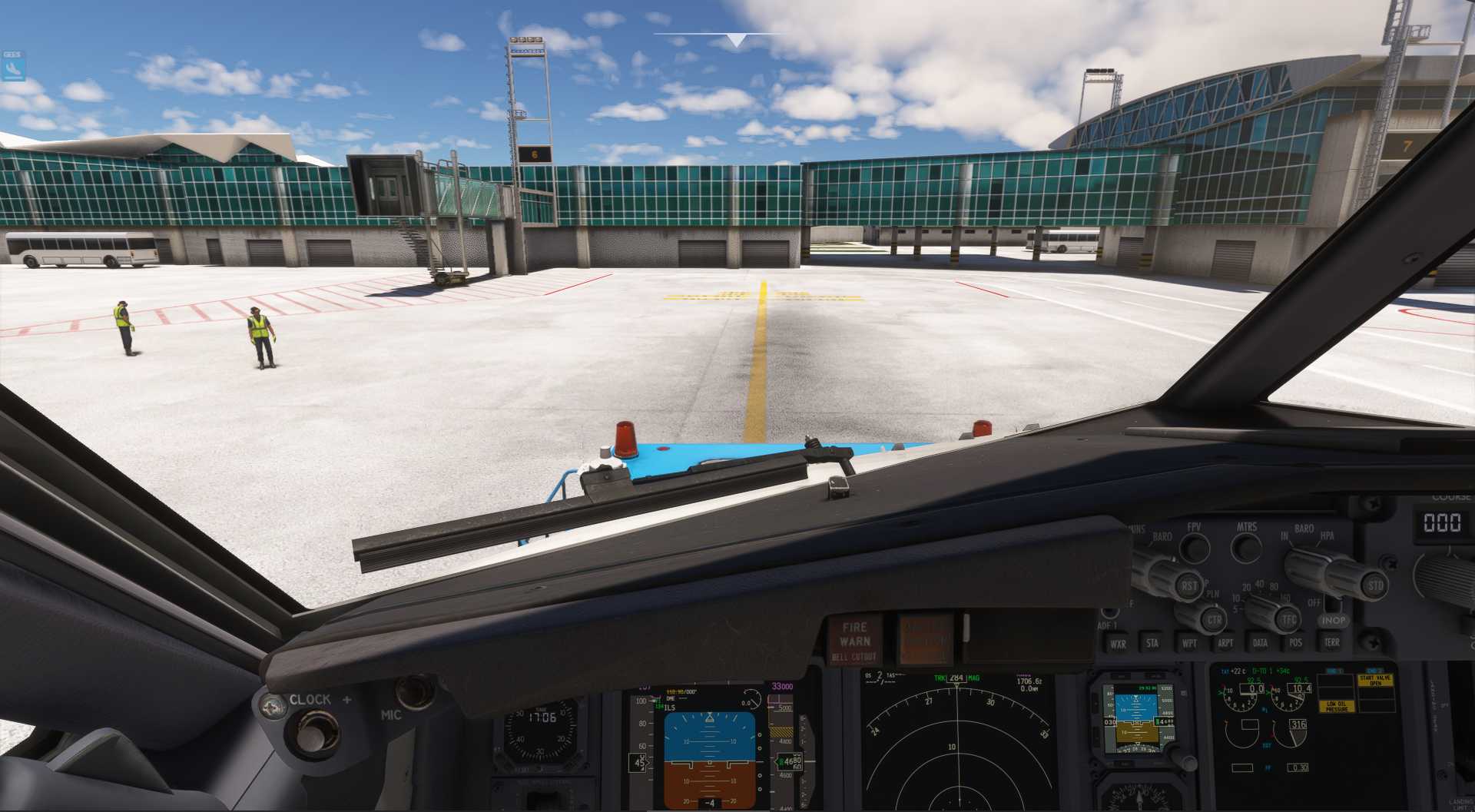This screenshot has width=1475, height=812.
Task: Set barometer to standard with STD button
Action: tap(1374, 586)
